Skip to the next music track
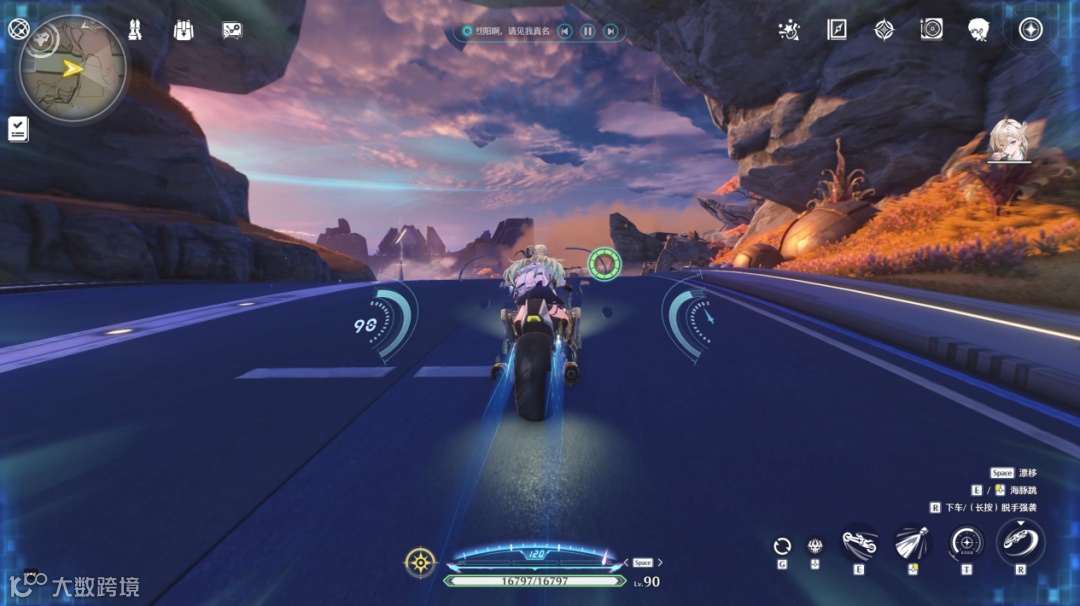1080x606 pixels. (x=610, y=32)
